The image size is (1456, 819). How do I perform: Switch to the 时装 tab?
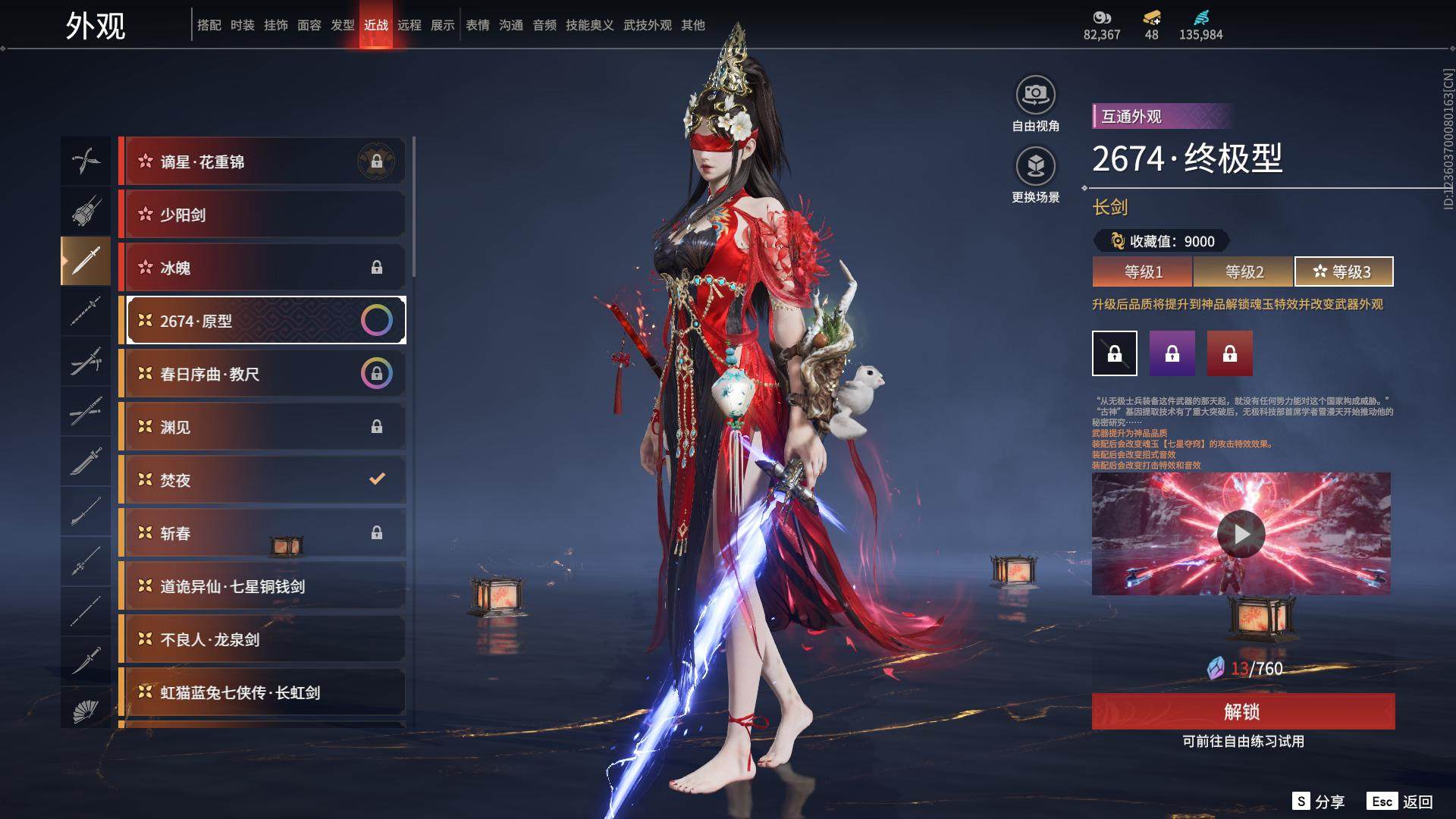coord(243,25)
